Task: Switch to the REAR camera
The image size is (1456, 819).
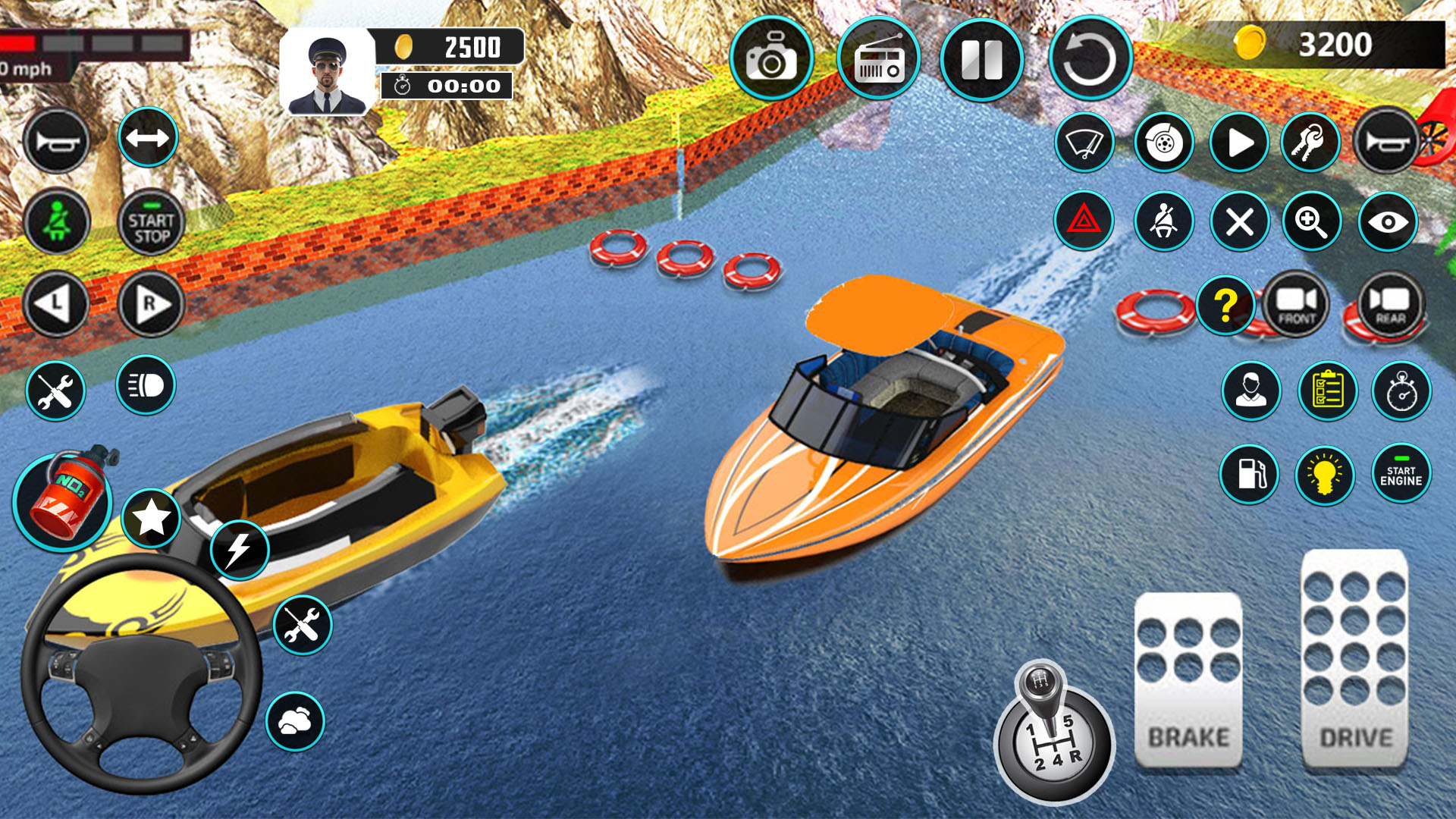Action: click(1391, 304)
